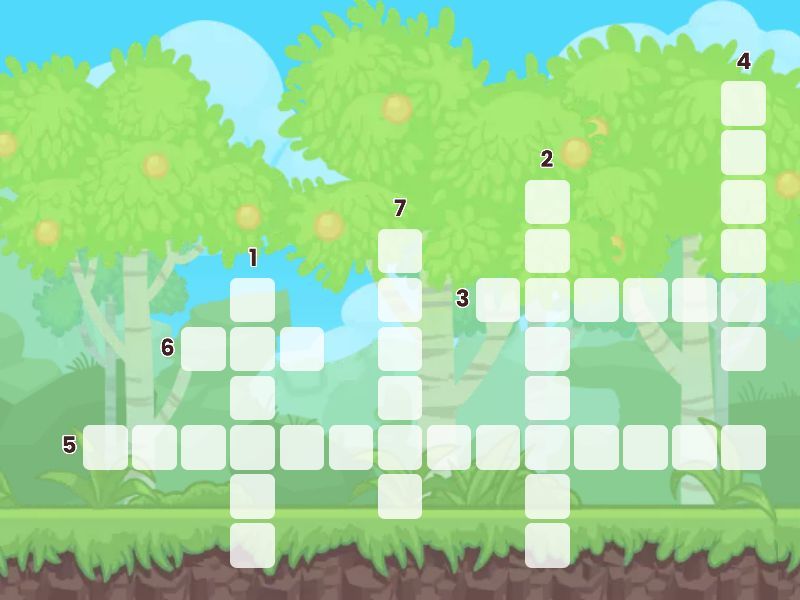Click the top cell of word 4

tap(743, 104)
